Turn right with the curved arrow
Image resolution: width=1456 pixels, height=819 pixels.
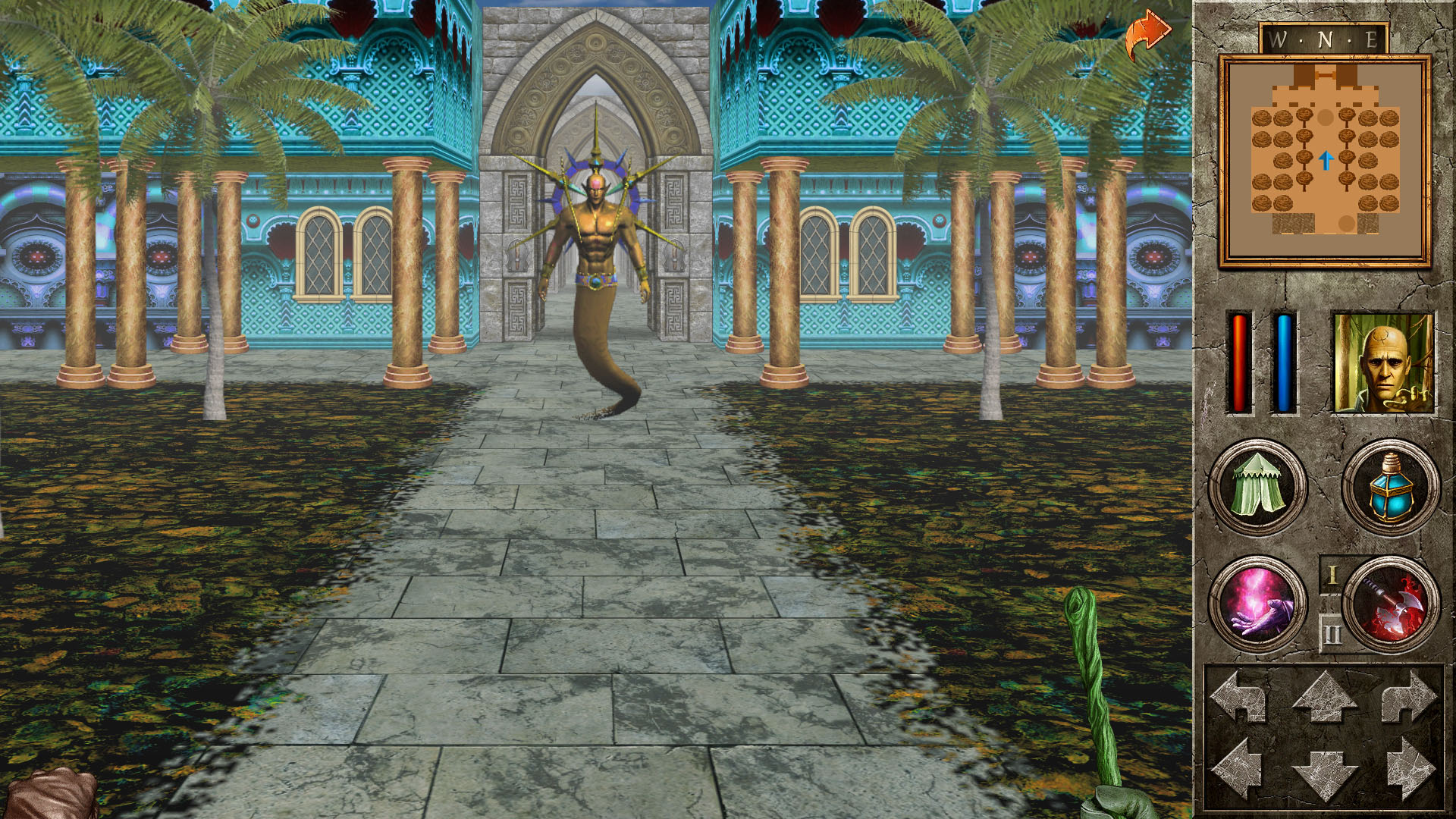point(1409,696)
